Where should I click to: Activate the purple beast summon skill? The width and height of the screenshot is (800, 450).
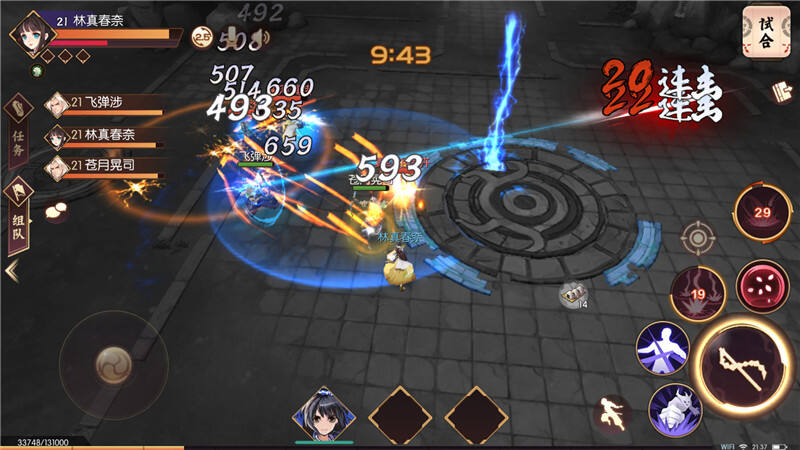point(675,410)
